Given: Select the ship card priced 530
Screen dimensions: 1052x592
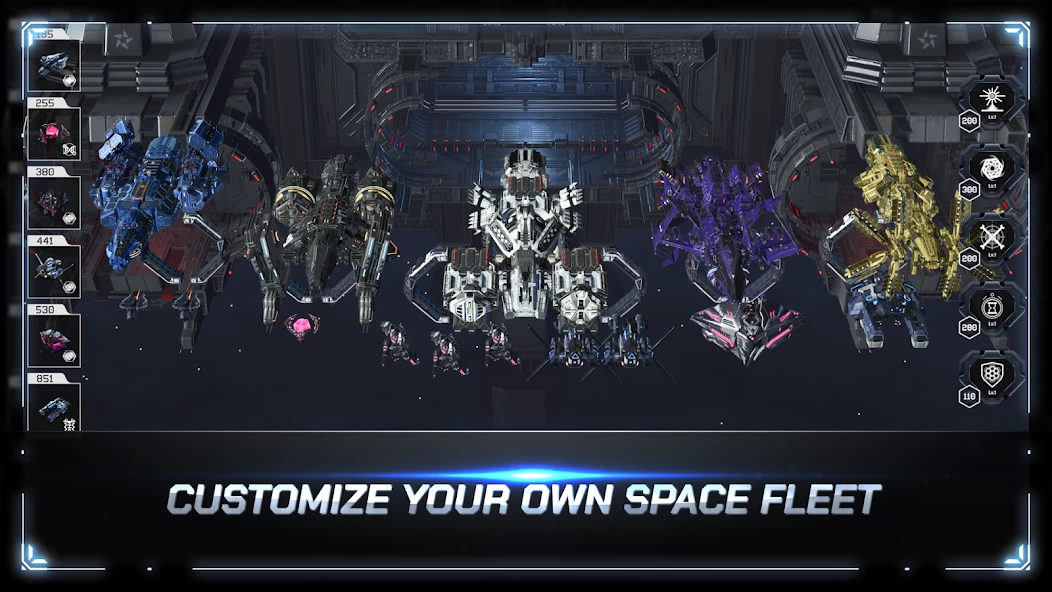Looking at the screenshot, I should (x=54, y=340).
